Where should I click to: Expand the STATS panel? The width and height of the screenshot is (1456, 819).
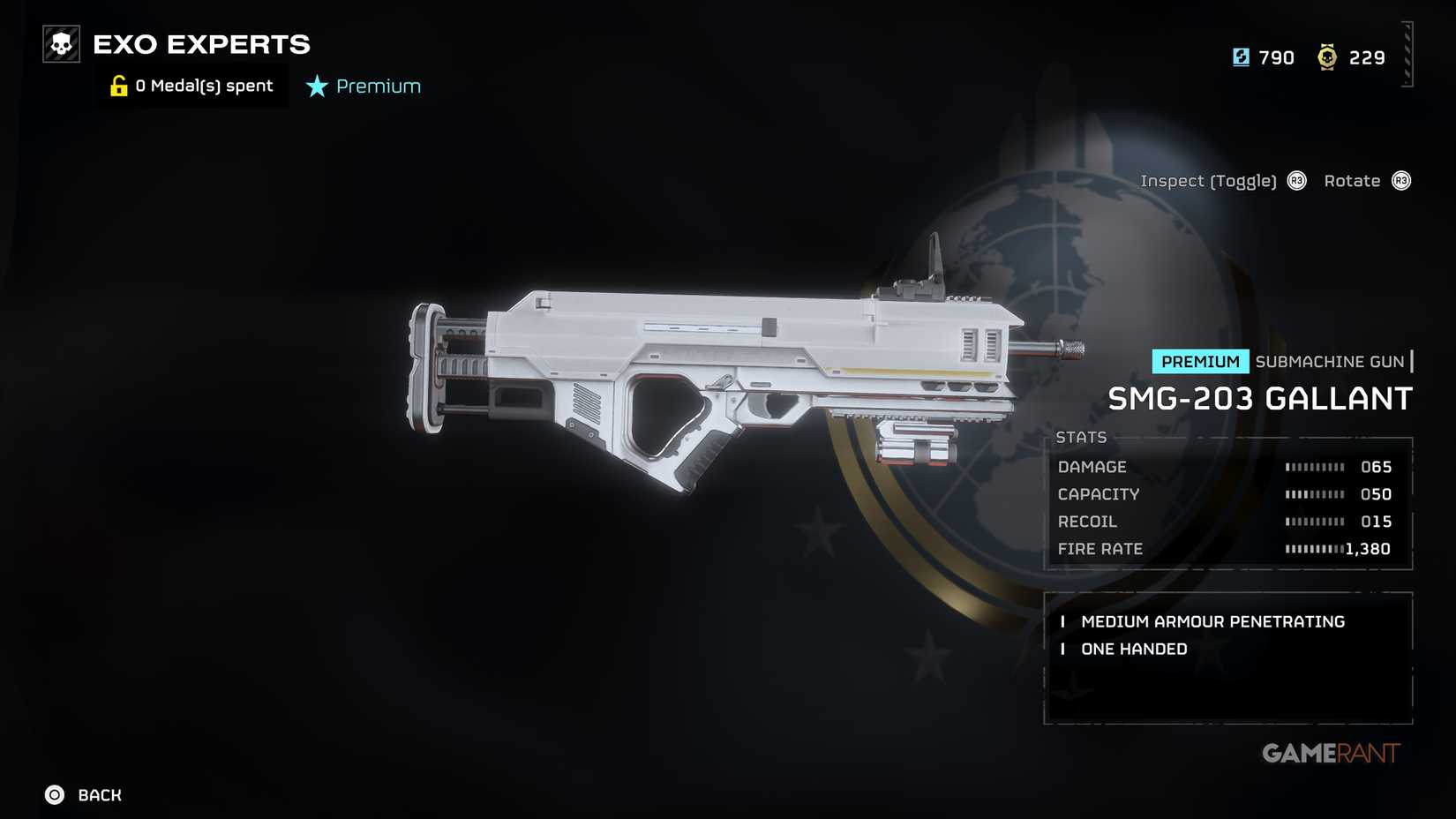[1083, 437]
